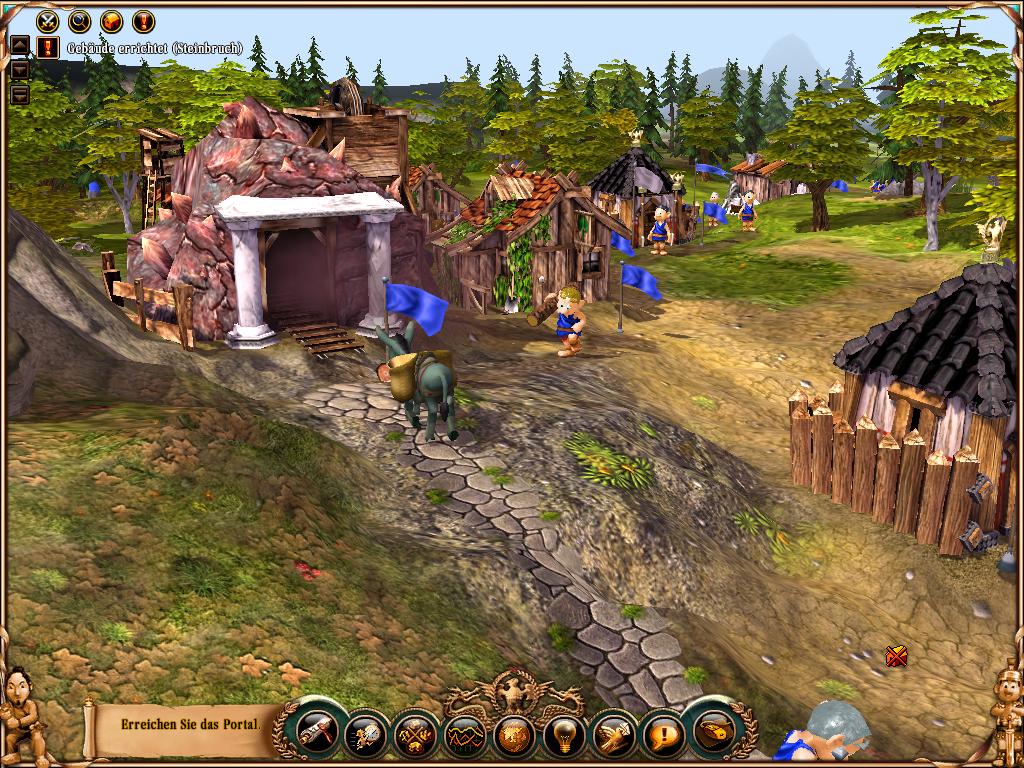The image size is (1024, 768).
Task: Open the magnifying glass search icon
Action: (80, 20)
